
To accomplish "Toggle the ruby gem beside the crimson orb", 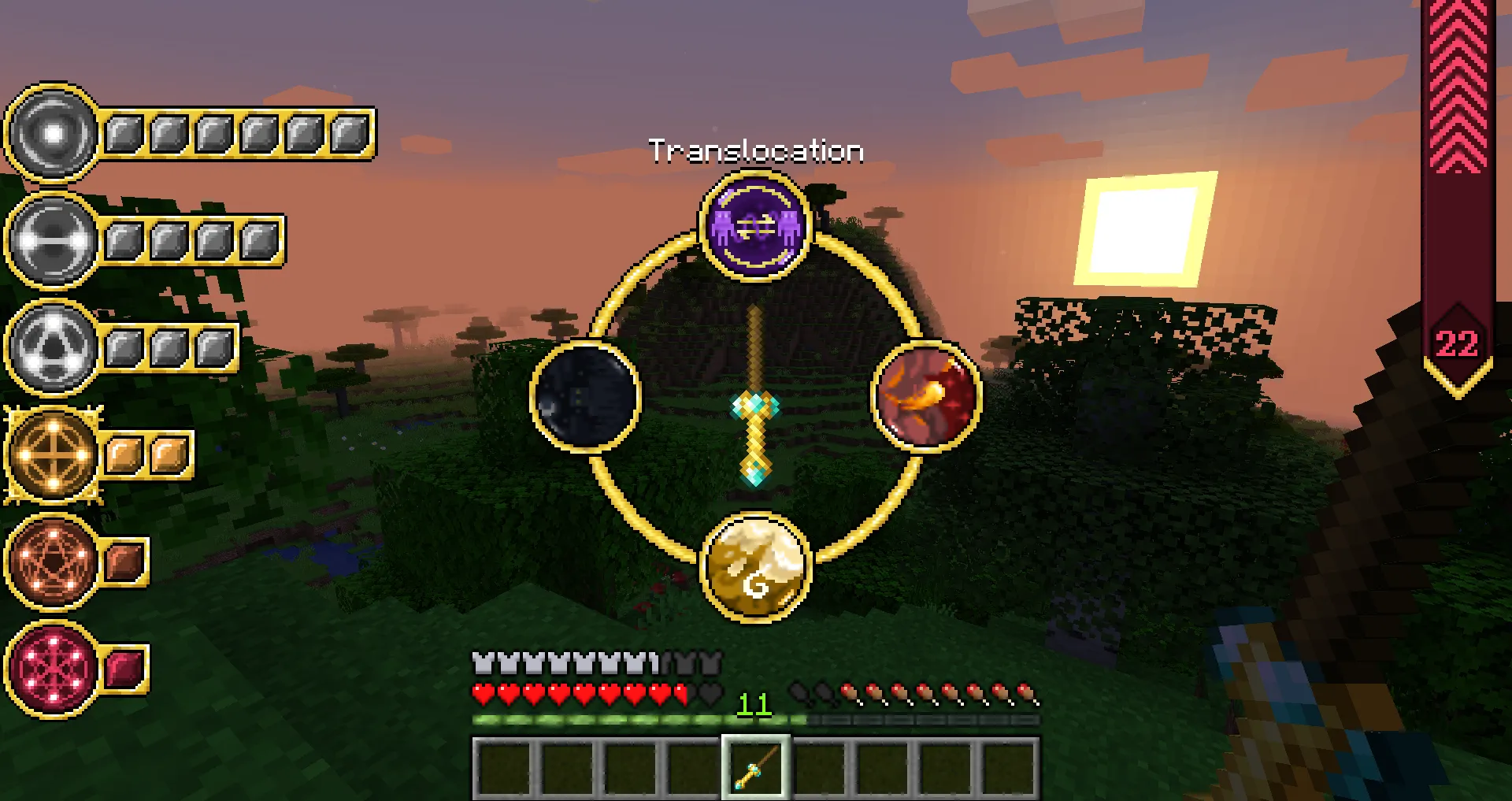I will [124, 669].
